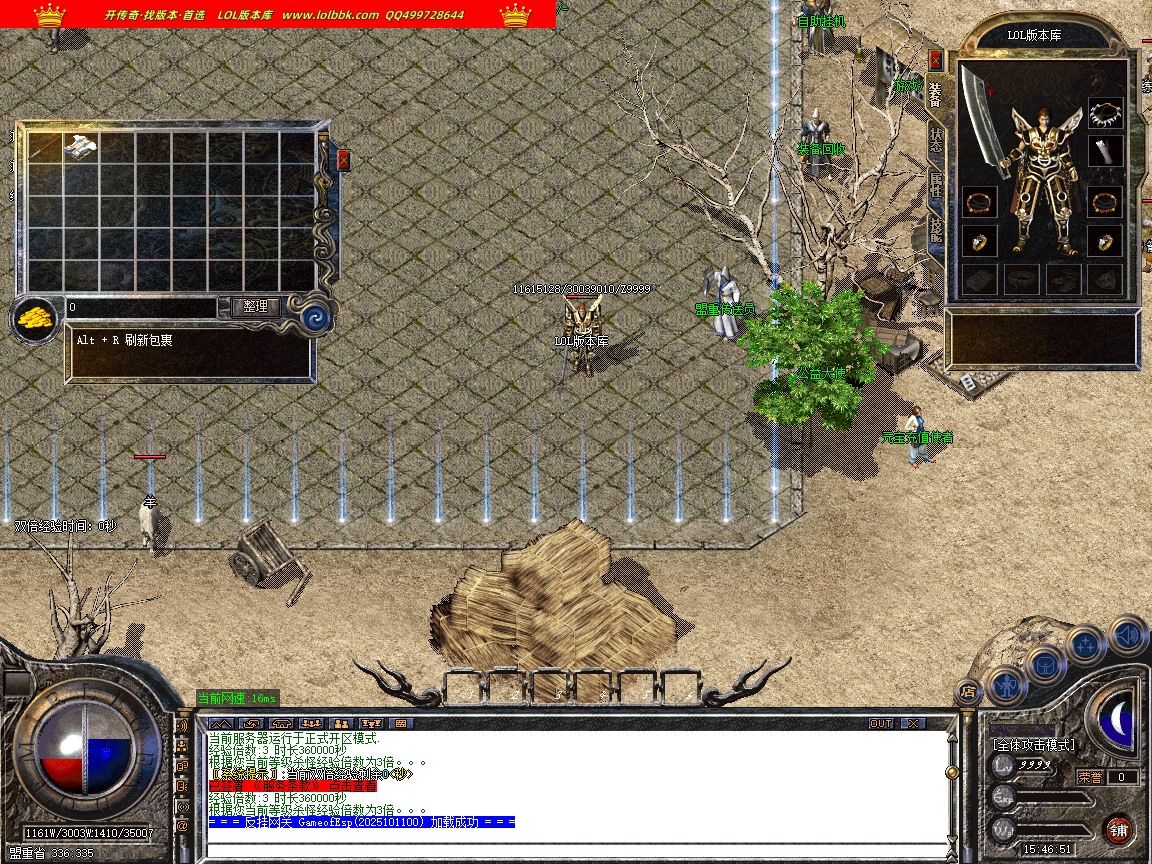Click the 整理 sort button
The width and height of the screenshot is (1152, 864).
point(255,307)
